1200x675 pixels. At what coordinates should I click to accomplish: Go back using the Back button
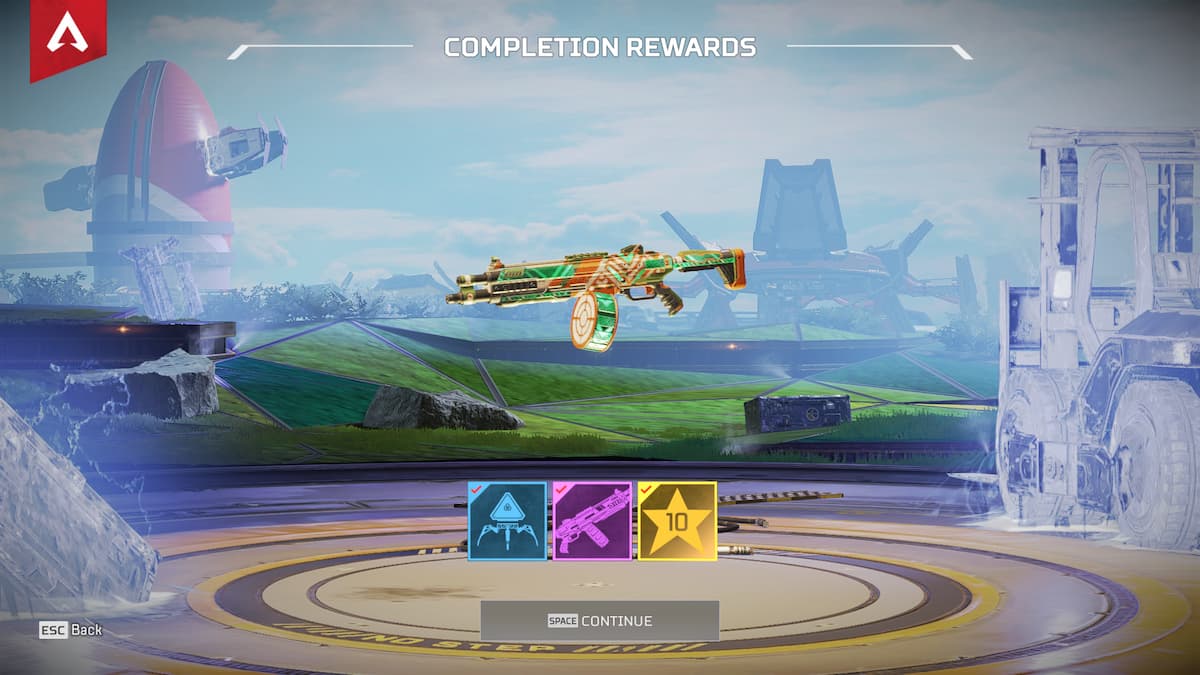pos(71,630)
